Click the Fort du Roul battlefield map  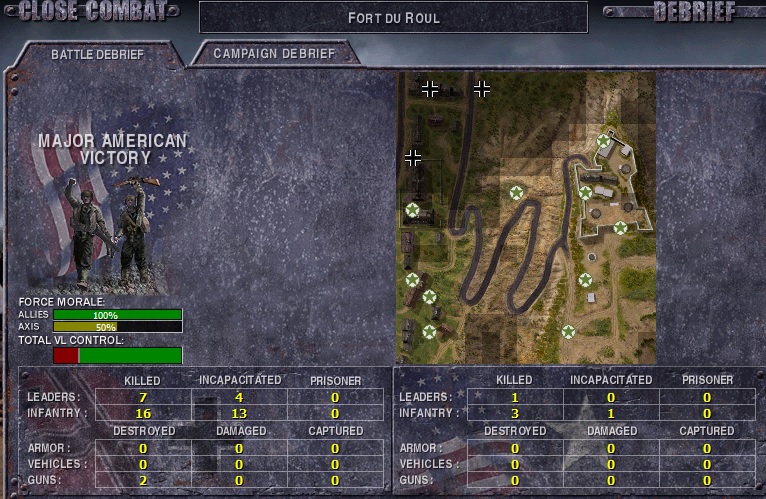click(x=526, y=217)
